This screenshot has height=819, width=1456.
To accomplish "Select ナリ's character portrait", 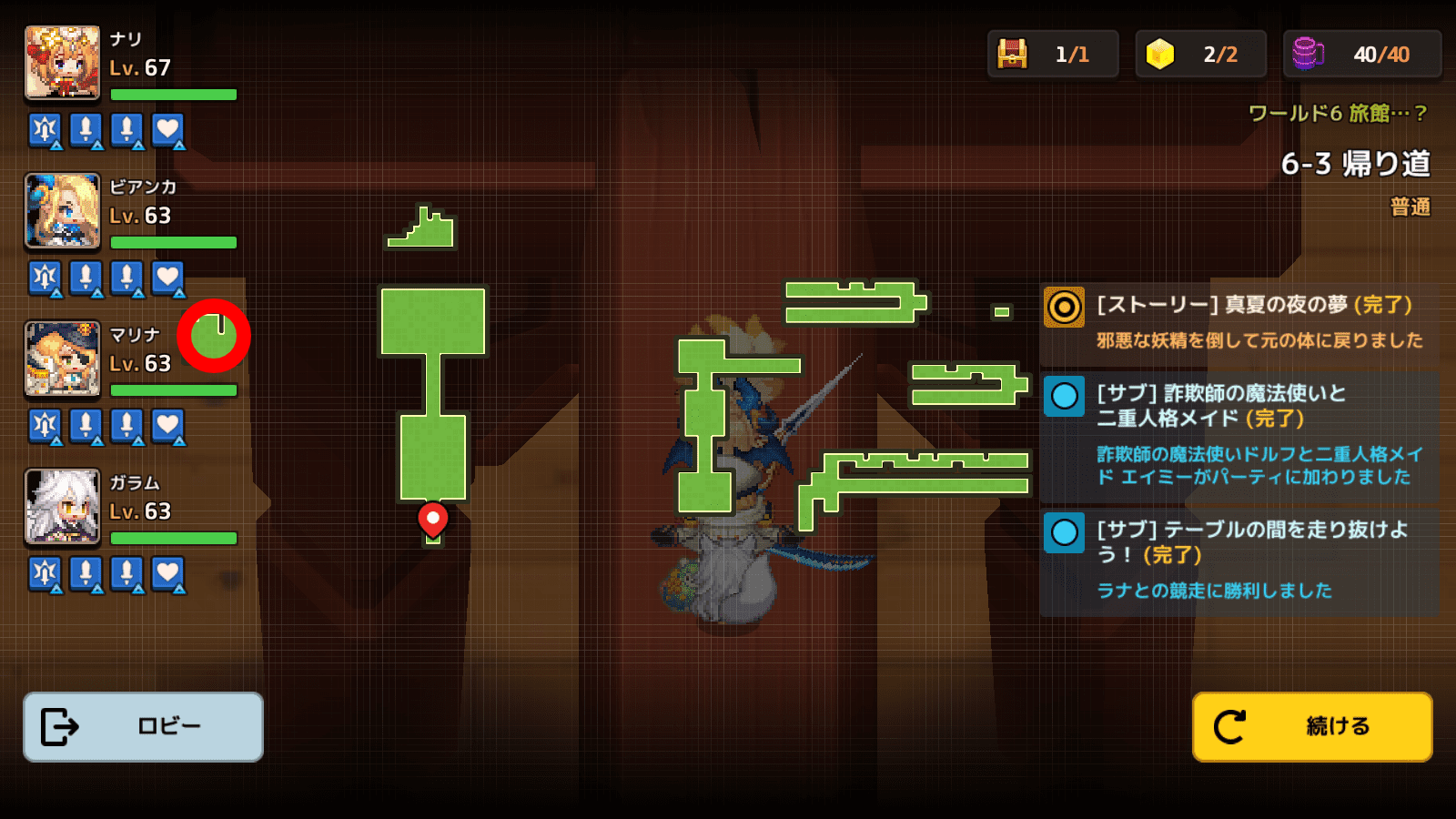I will click(x=62, y=63).
